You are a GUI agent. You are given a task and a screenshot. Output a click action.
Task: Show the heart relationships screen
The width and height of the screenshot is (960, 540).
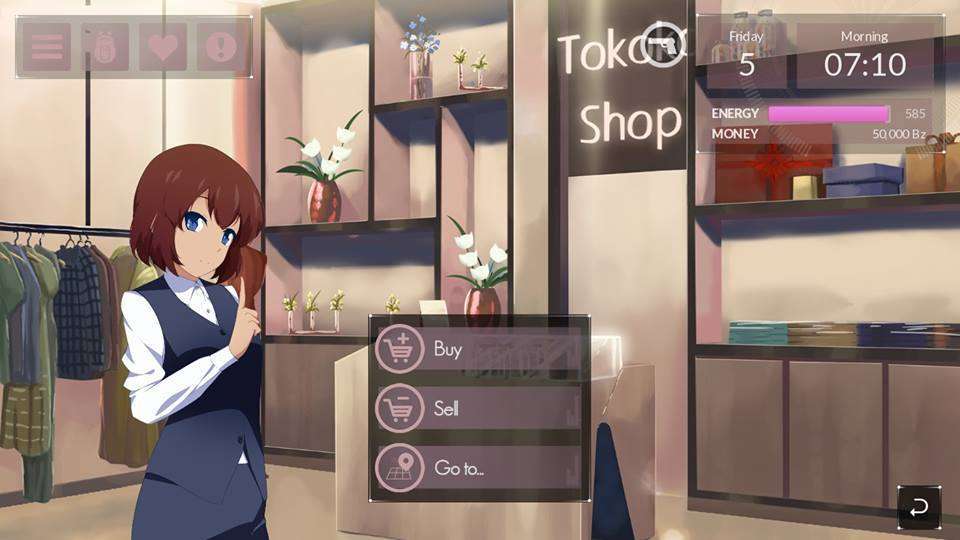point(163,47)
